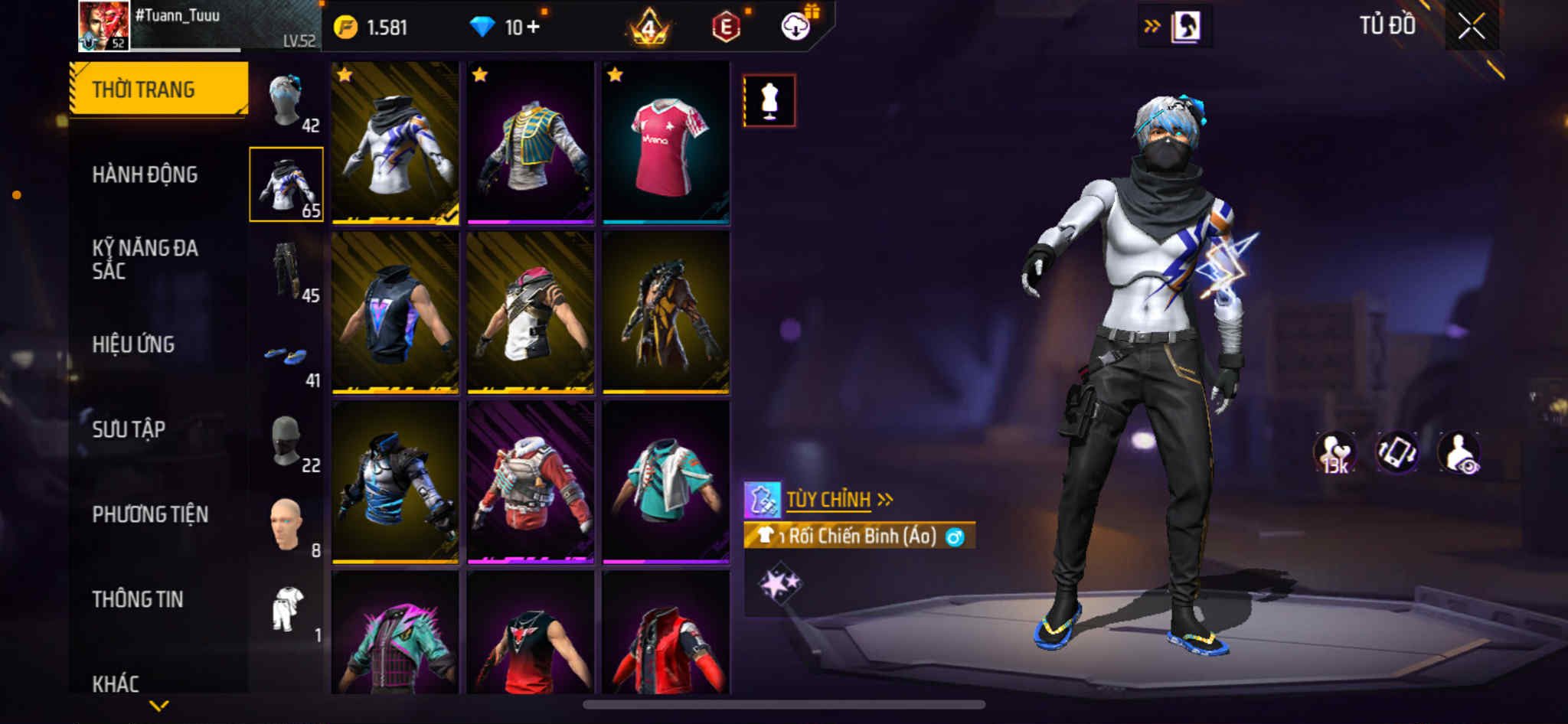Open the player profile avatar
This screenshot has height=724, width=1568.
103,26
